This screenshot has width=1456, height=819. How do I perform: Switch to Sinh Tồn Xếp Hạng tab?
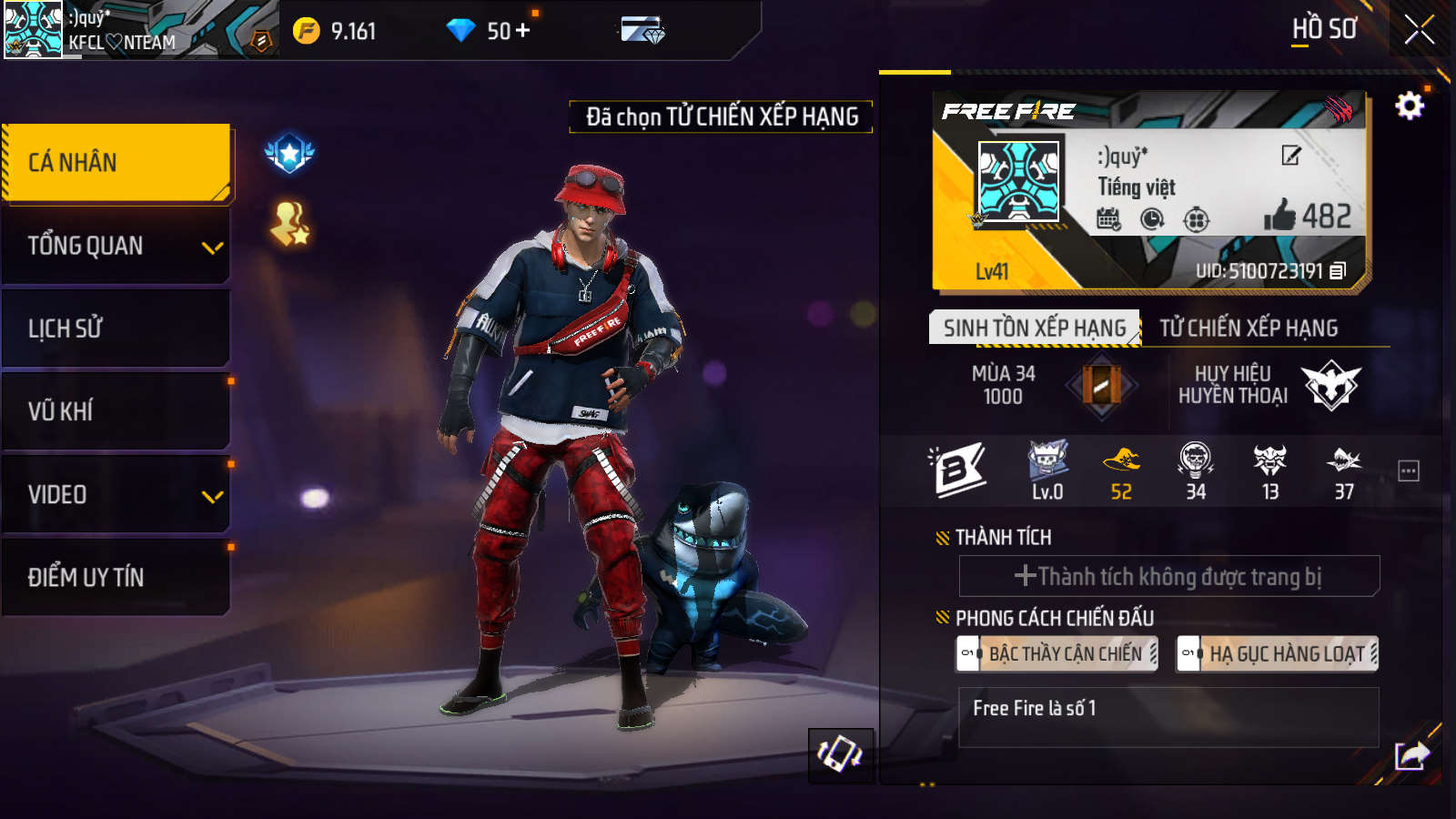tap(1034, 328)
